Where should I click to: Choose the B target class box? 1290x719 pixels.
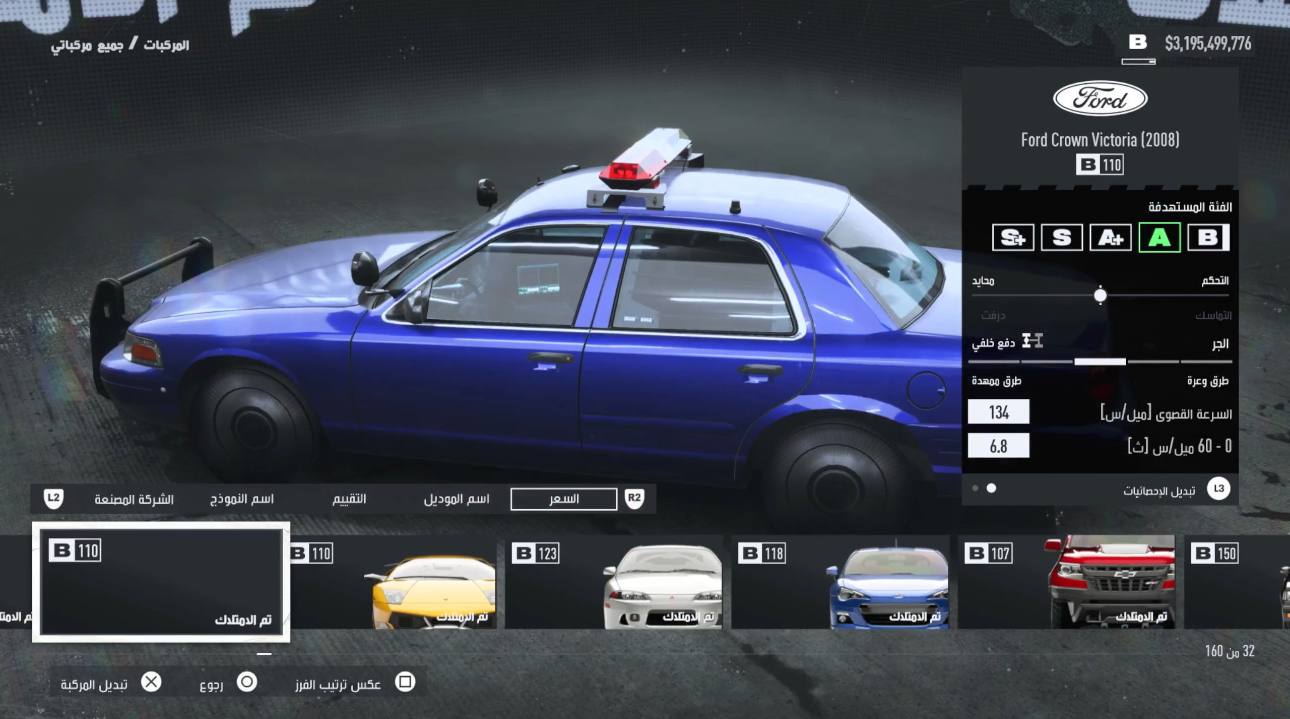tap(1208, 237)
